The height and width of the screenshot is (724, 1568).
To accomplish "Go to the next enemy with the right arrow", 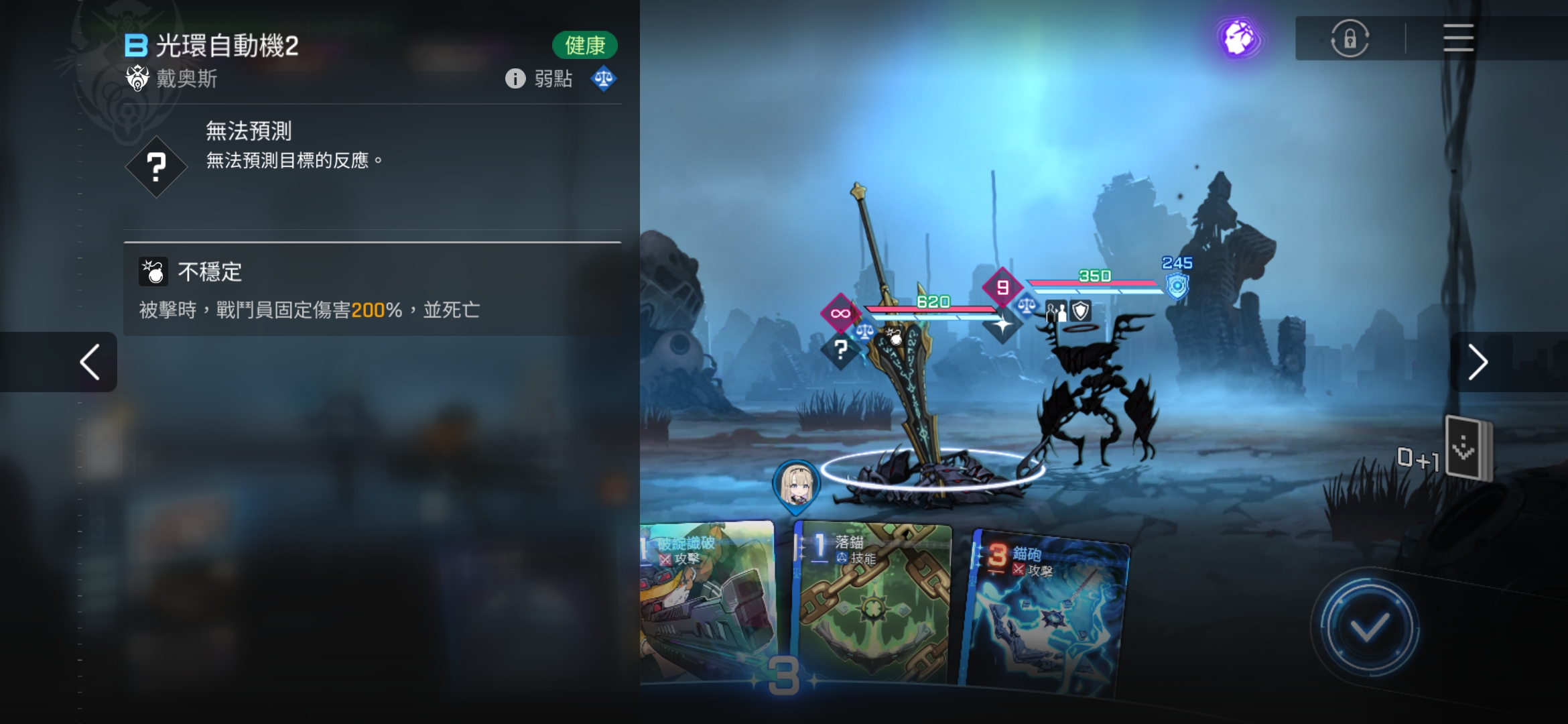I will pos(1477,362).
